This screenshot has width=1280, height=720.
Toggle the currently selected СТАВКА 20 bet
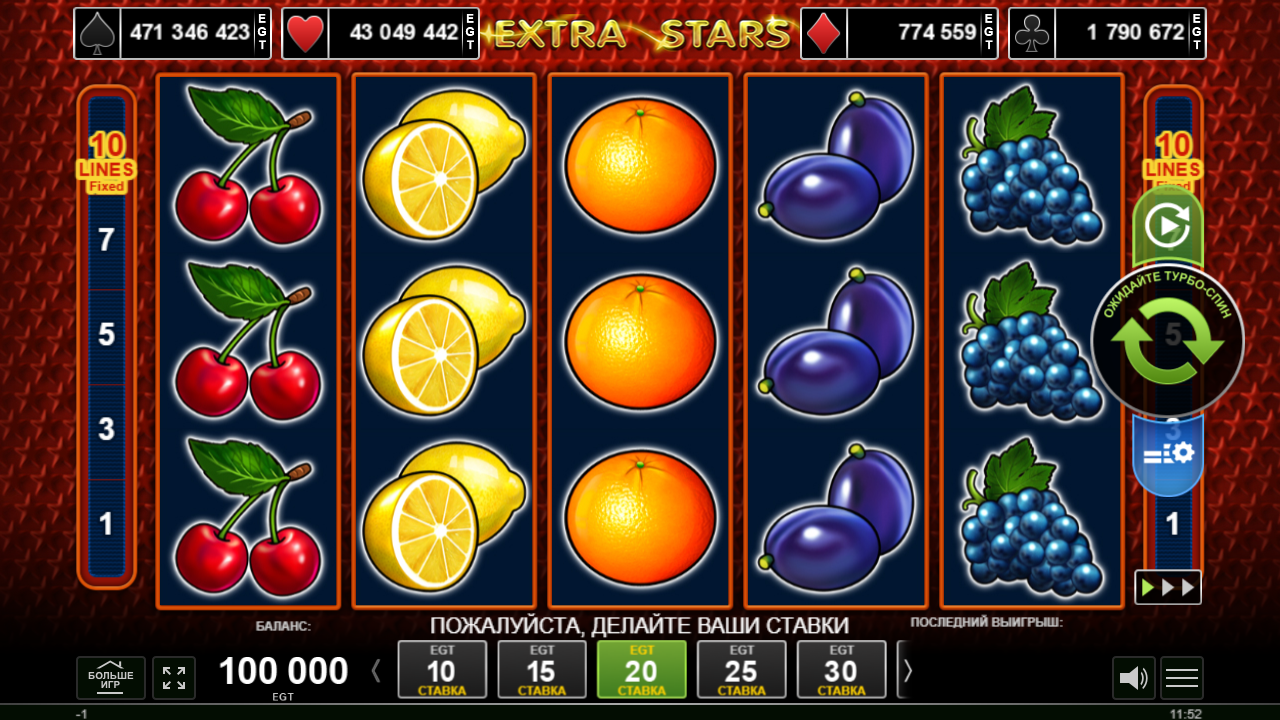[642, 669]
